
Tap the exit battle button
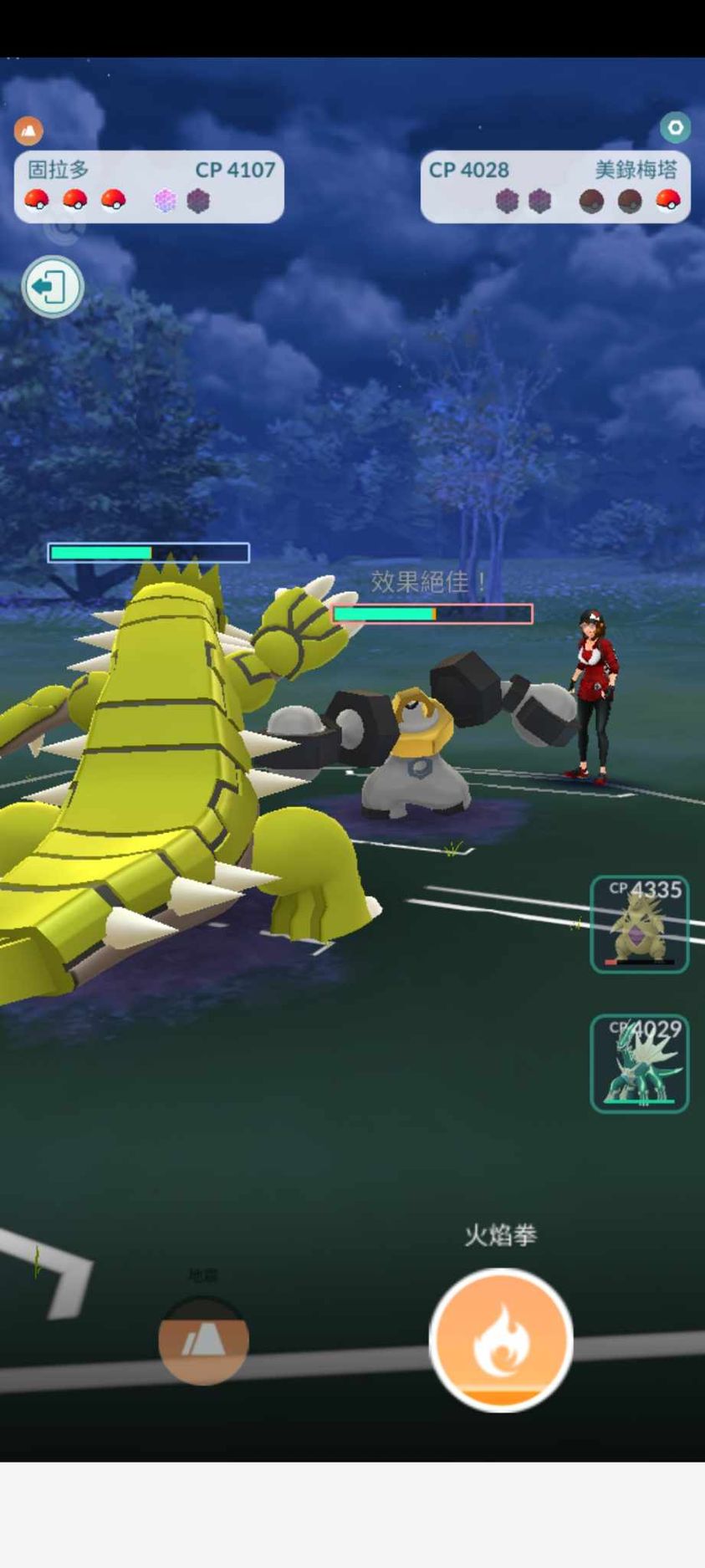click(x=52, y=287)
